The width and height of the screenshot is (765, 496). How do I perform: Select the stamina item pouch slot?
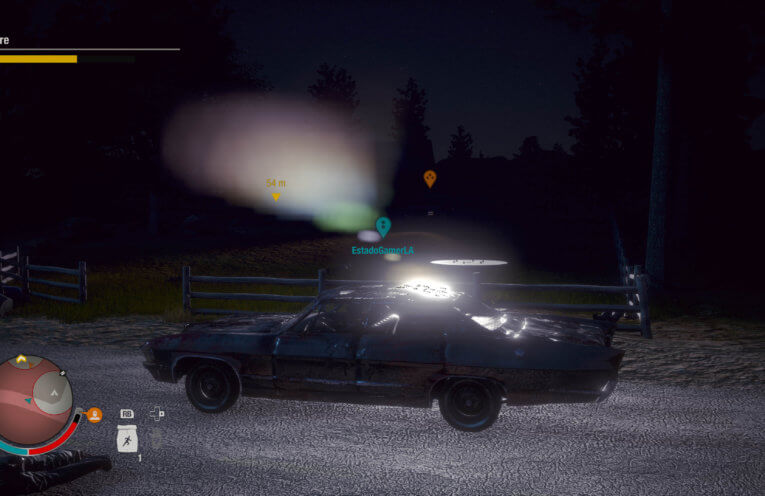[127, 438]
